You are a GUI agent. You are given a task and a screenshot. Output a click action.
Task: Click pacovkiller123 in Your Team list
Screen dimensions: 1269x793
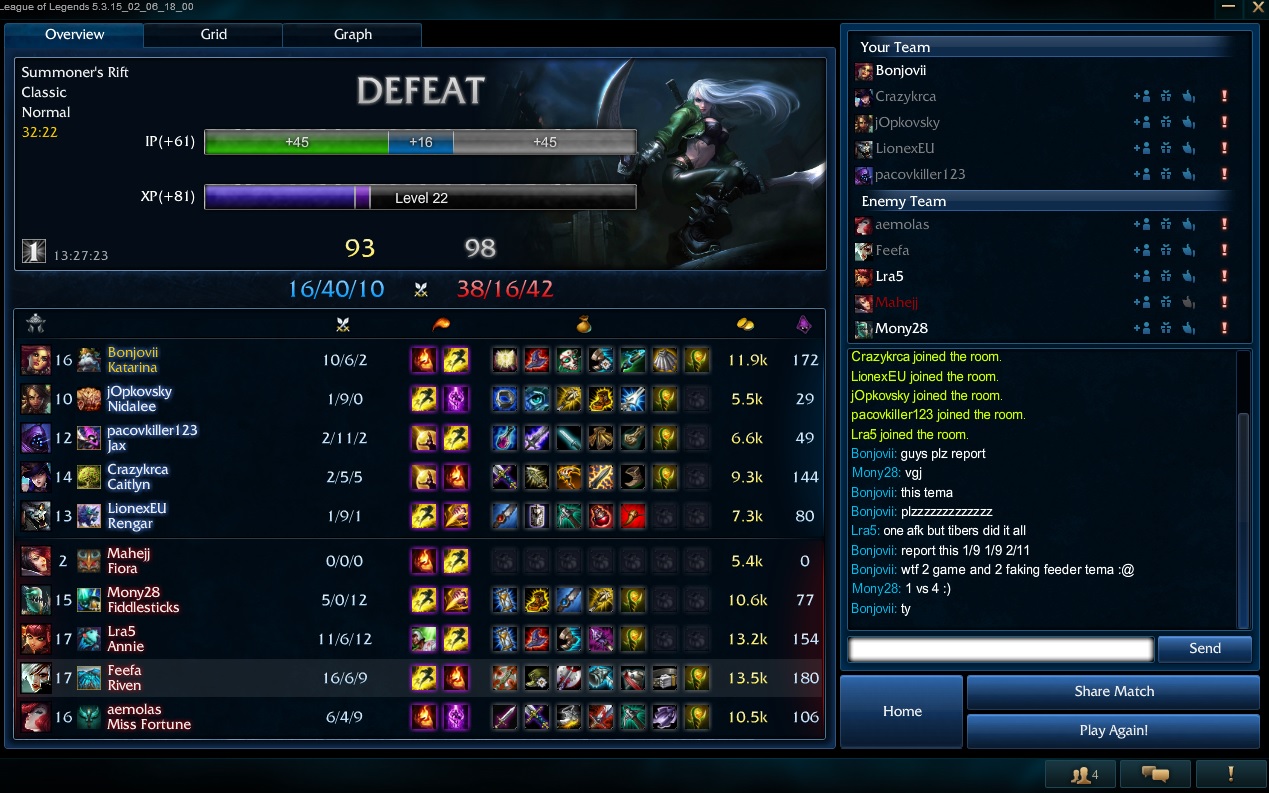click(x=920, y=175)
